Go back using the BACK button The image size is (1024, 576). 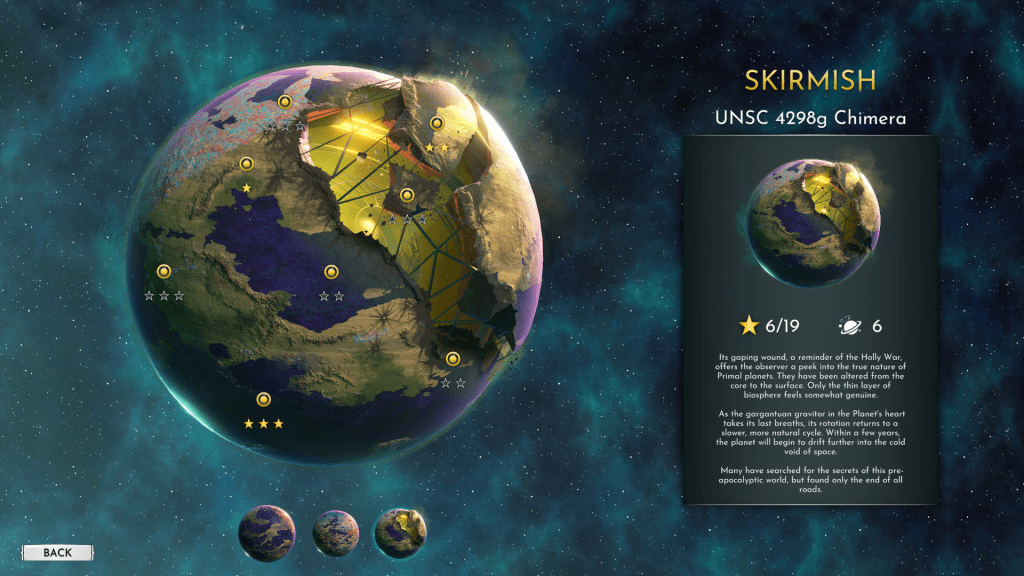(x=57, y=552)
